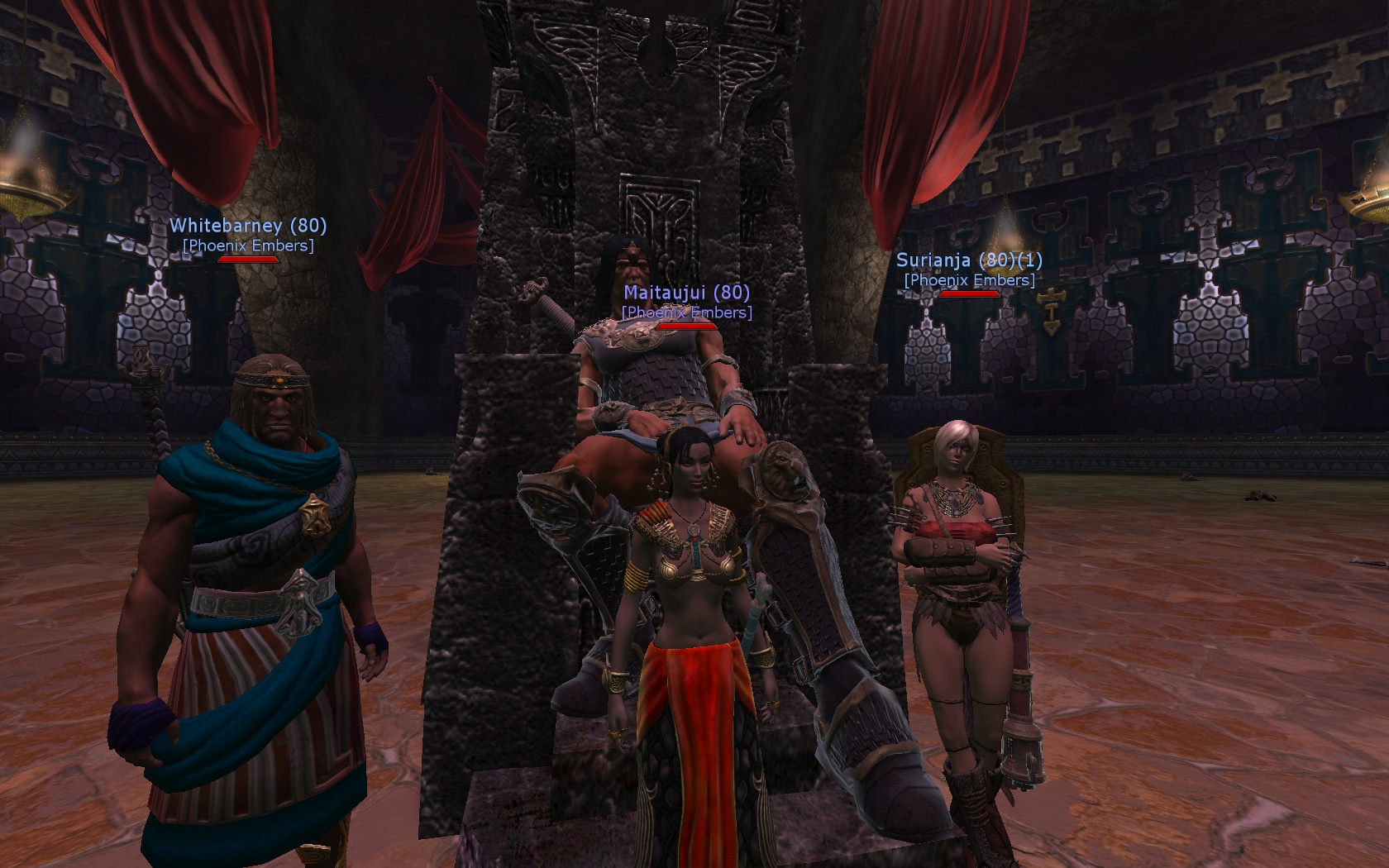Viewport: 1389px width, 868px height.
Task: Click the Surianja player nameplate
Action: 968,260
